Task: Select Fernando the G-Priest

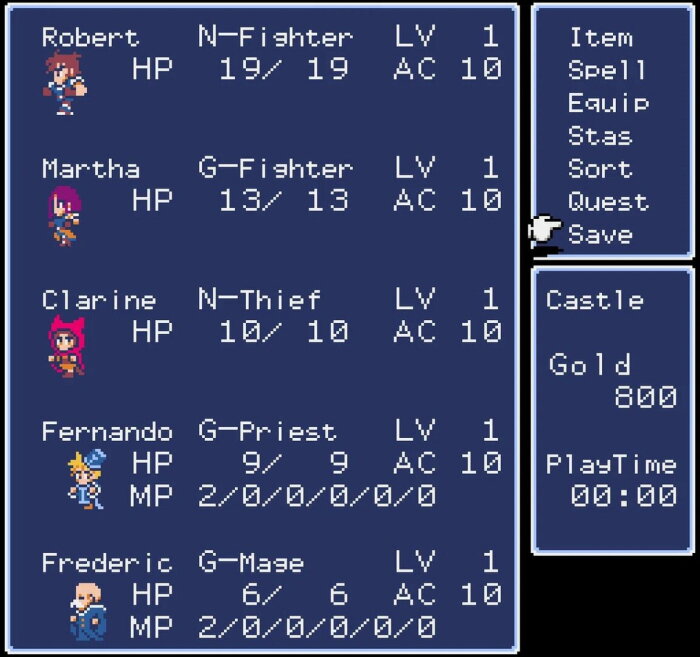Action: click(106, 432)
